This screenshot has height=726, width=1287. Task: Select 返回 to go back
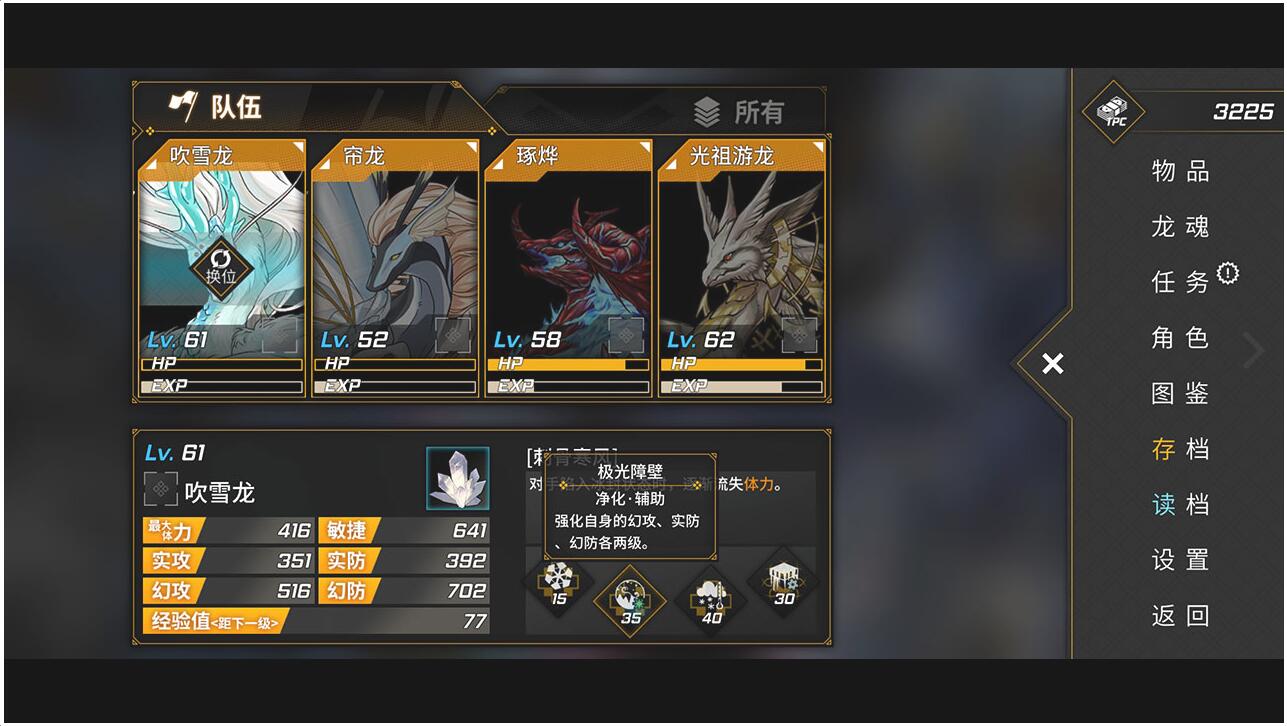point(1180,616)
